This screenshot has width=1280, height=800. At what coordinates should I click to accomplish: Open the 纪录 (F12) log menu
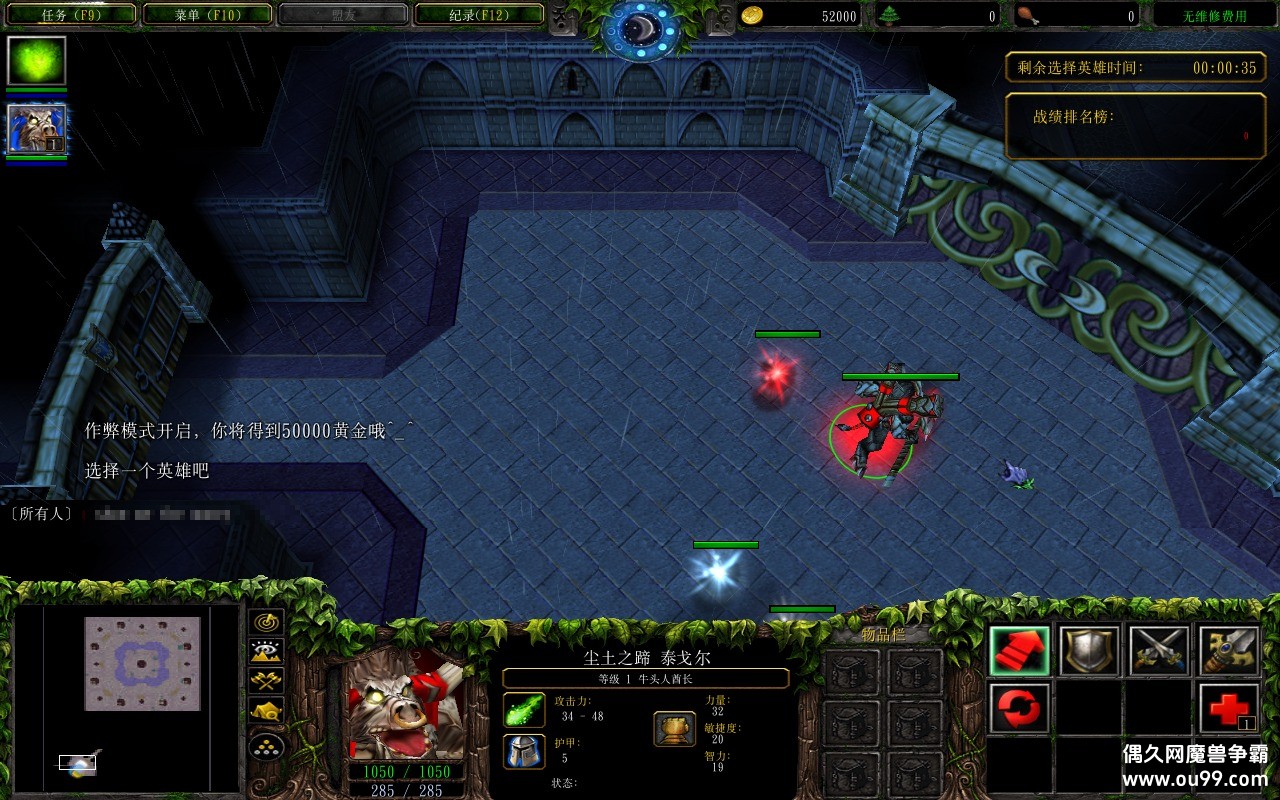478,15
